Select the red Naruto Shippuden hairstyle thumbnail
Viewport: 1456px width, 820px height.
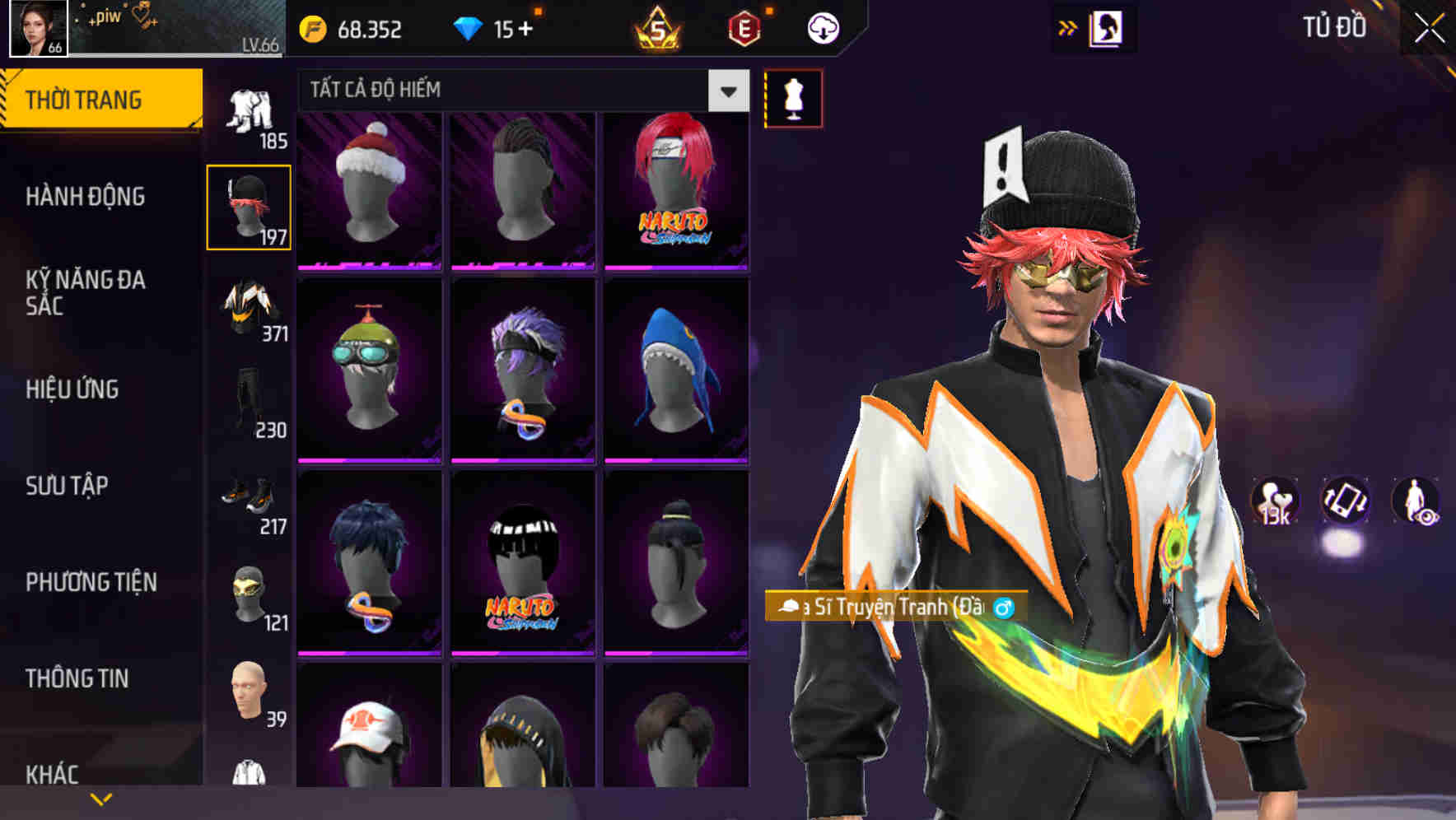[677, 188]
